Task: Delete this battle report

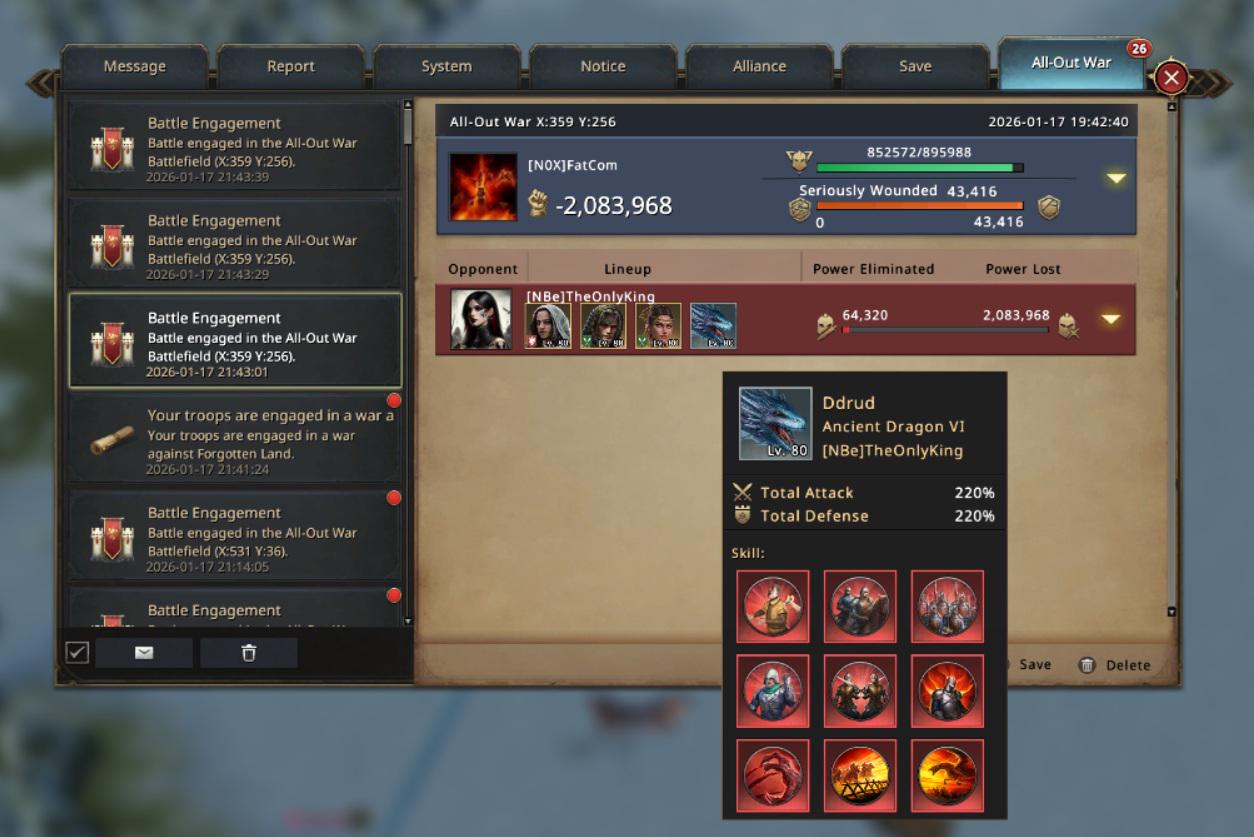Action: (x=1115, y=665)
